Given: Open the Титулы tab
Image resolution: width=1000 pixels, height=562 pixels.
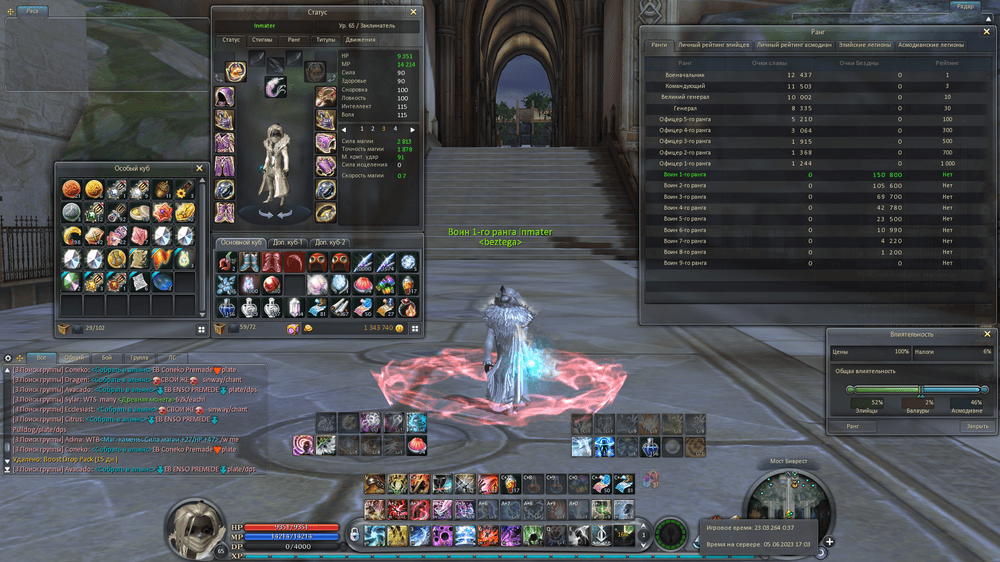Looking at the screenshot, I should tap(326, 40).
